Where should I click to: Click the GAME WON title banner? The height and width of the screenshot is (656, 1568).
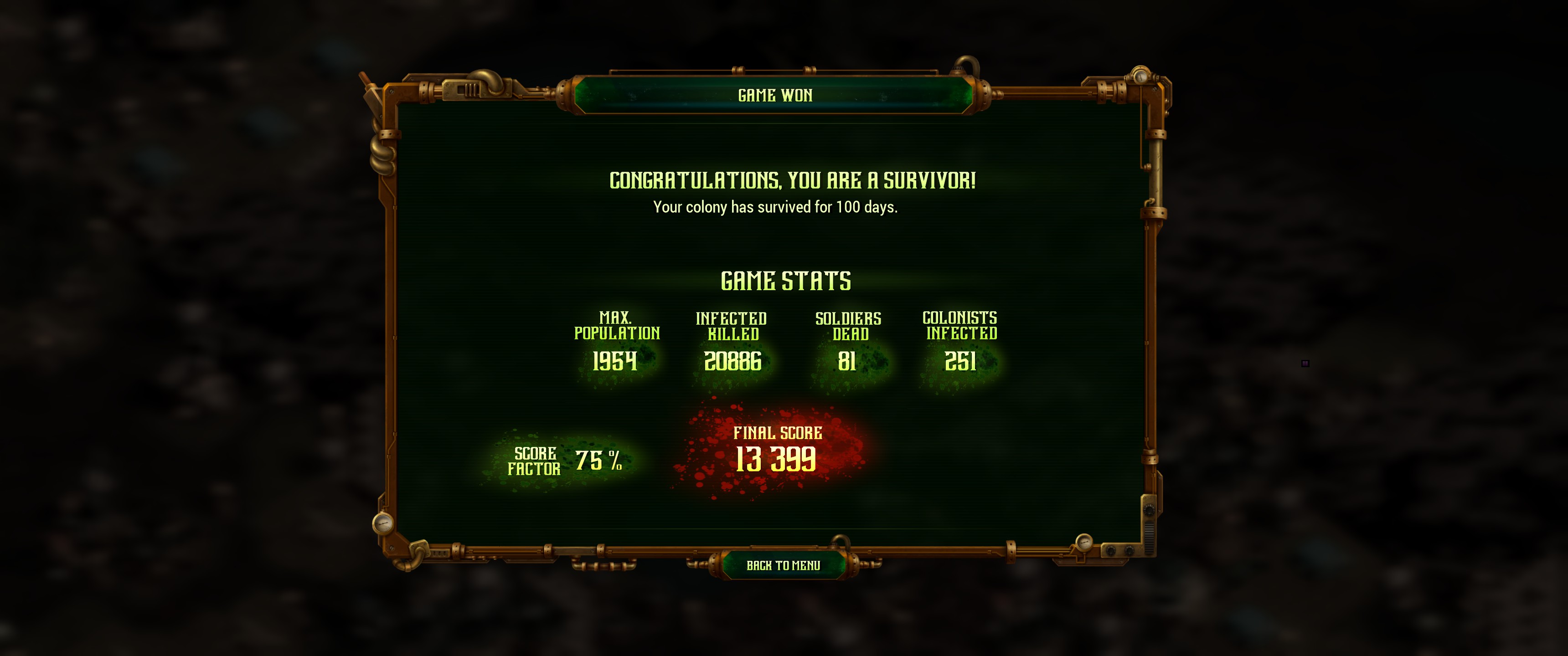[x=774, y=95]
